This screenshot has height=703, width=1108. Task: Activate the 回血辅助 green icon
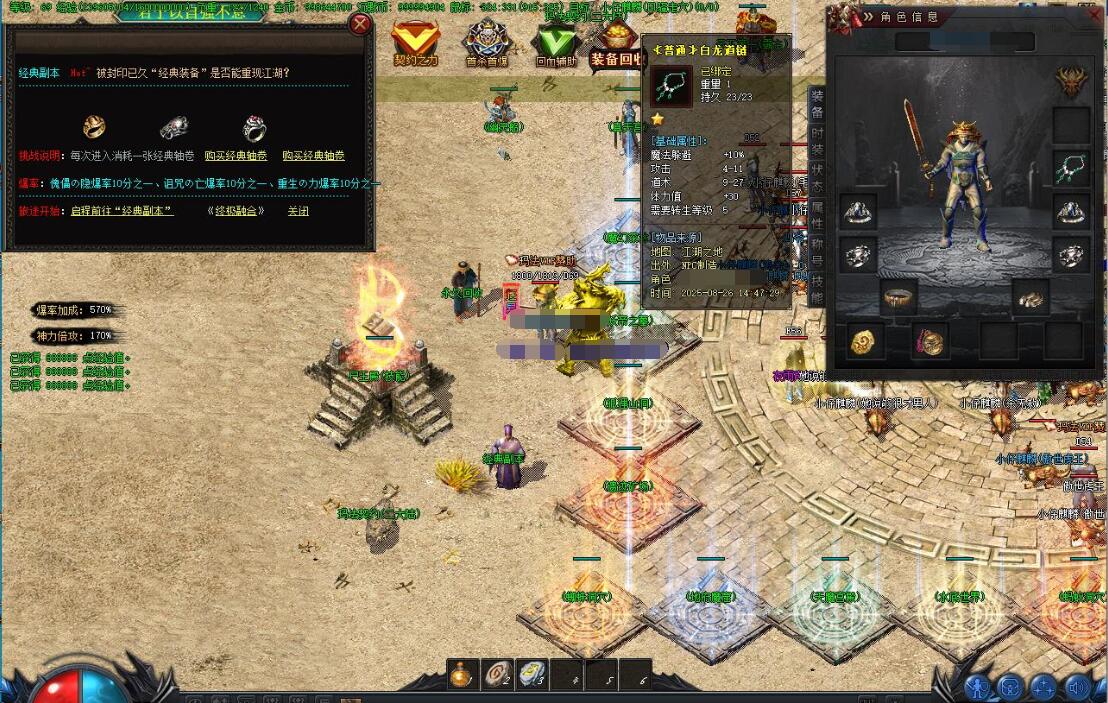pyautogui.click(x=555, y=43)
